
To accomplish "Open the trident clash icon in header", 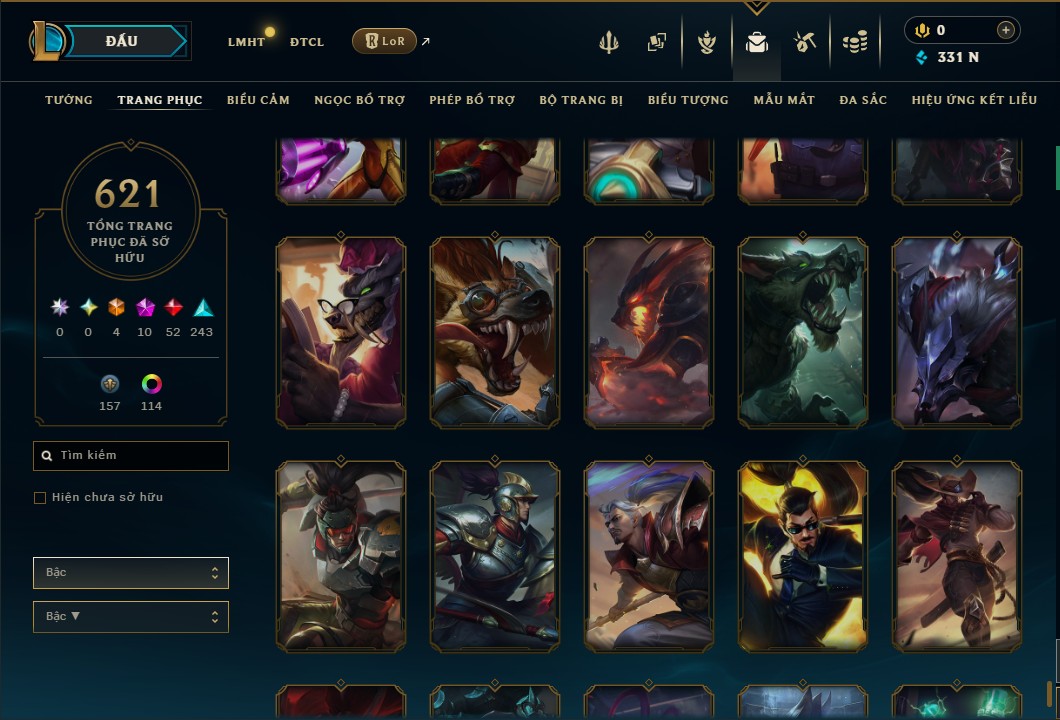I will pyautogui.click(x=608, y=42).
